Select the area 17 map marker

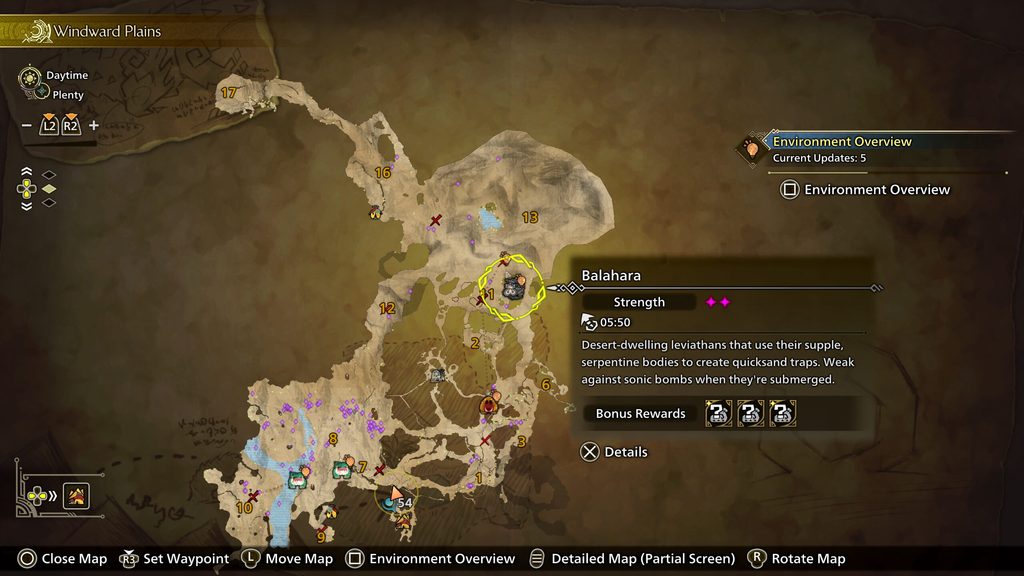pos(229,93)
